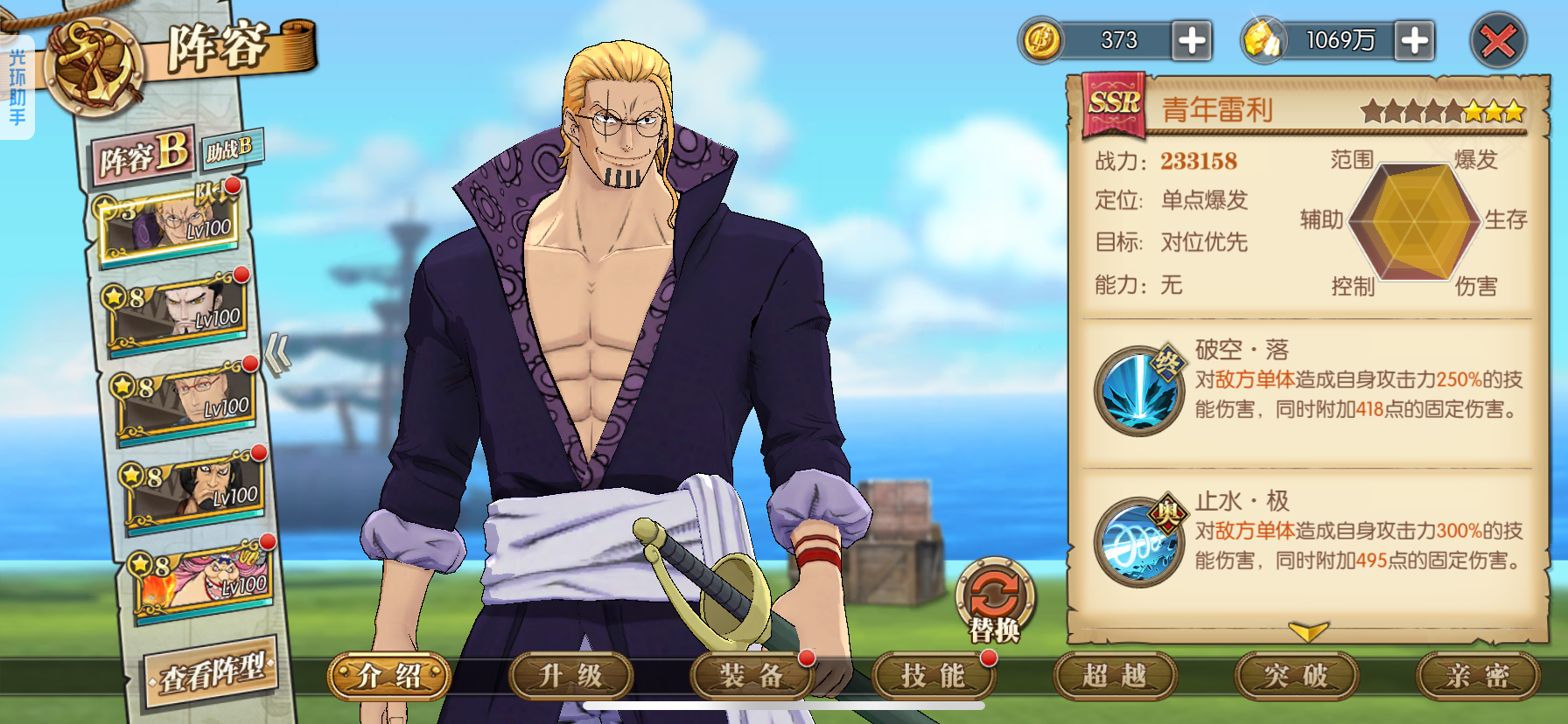Open the 装备 equipment tab

point(752,676)
